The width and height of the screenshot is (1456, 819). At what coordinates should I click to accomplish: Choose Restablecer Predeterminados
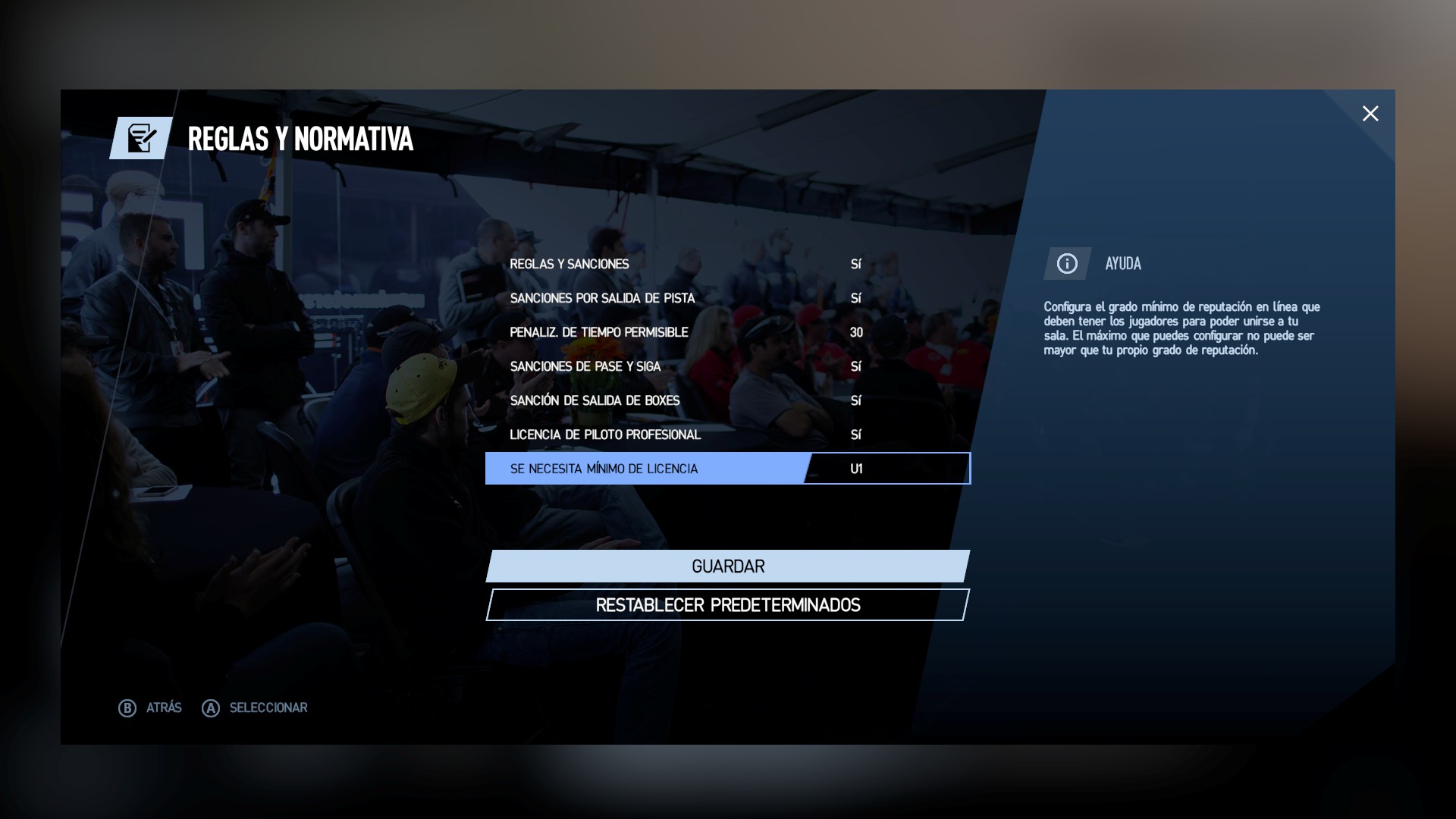(727, 605)
